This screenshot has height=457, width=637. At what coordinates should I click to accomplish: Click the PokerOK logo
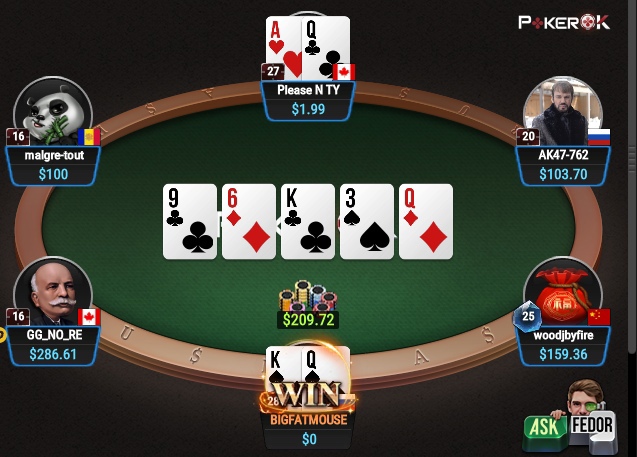coord(564,21)
